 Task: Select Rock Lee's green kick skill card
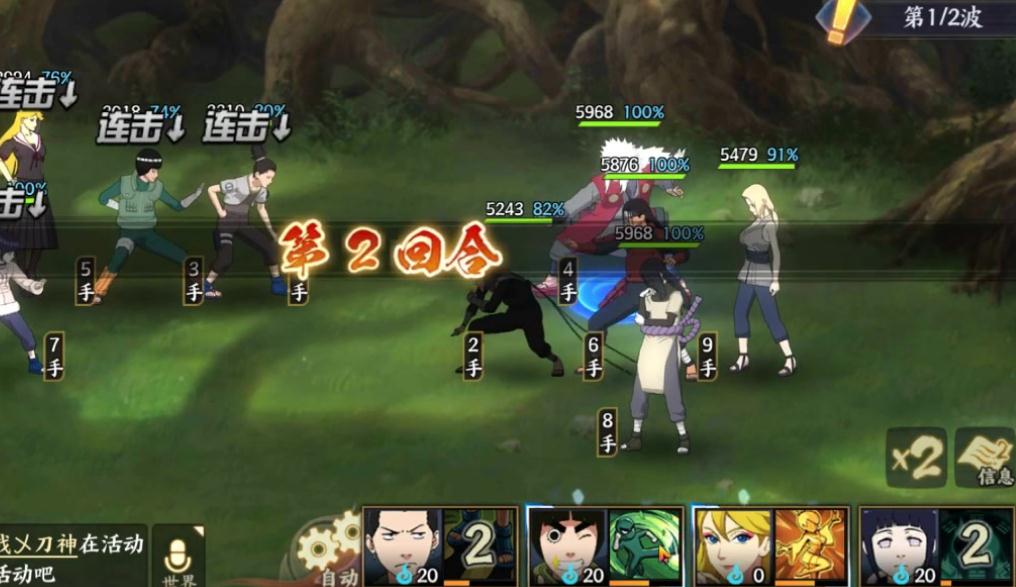[646, 545]
